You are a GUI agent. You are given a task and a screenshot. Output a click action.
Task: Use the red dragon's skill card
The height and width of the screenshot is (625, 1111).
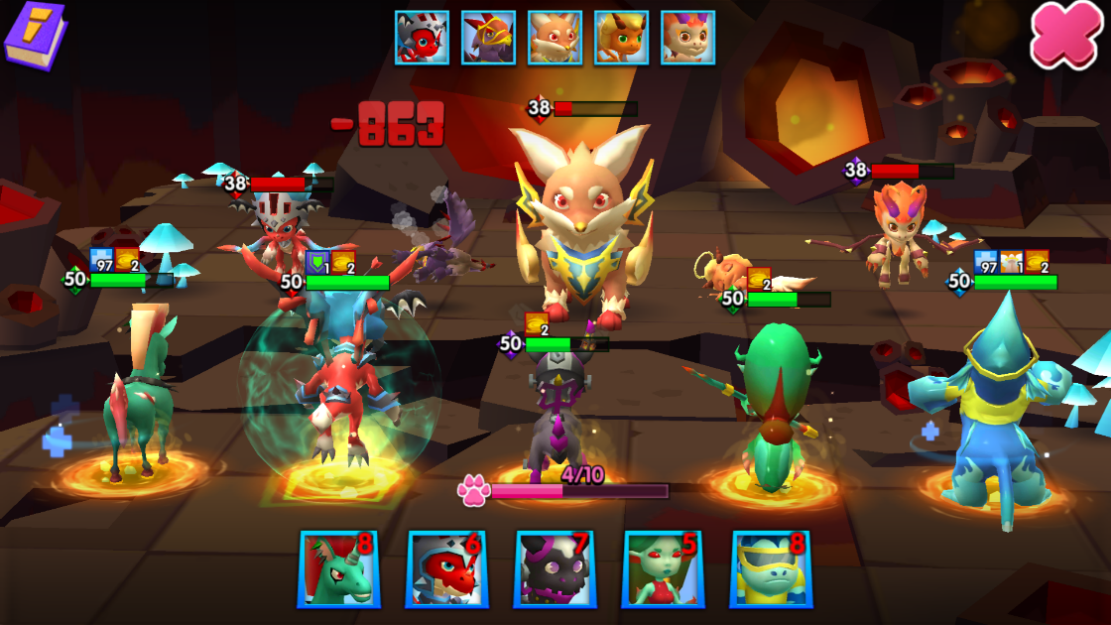447,569
